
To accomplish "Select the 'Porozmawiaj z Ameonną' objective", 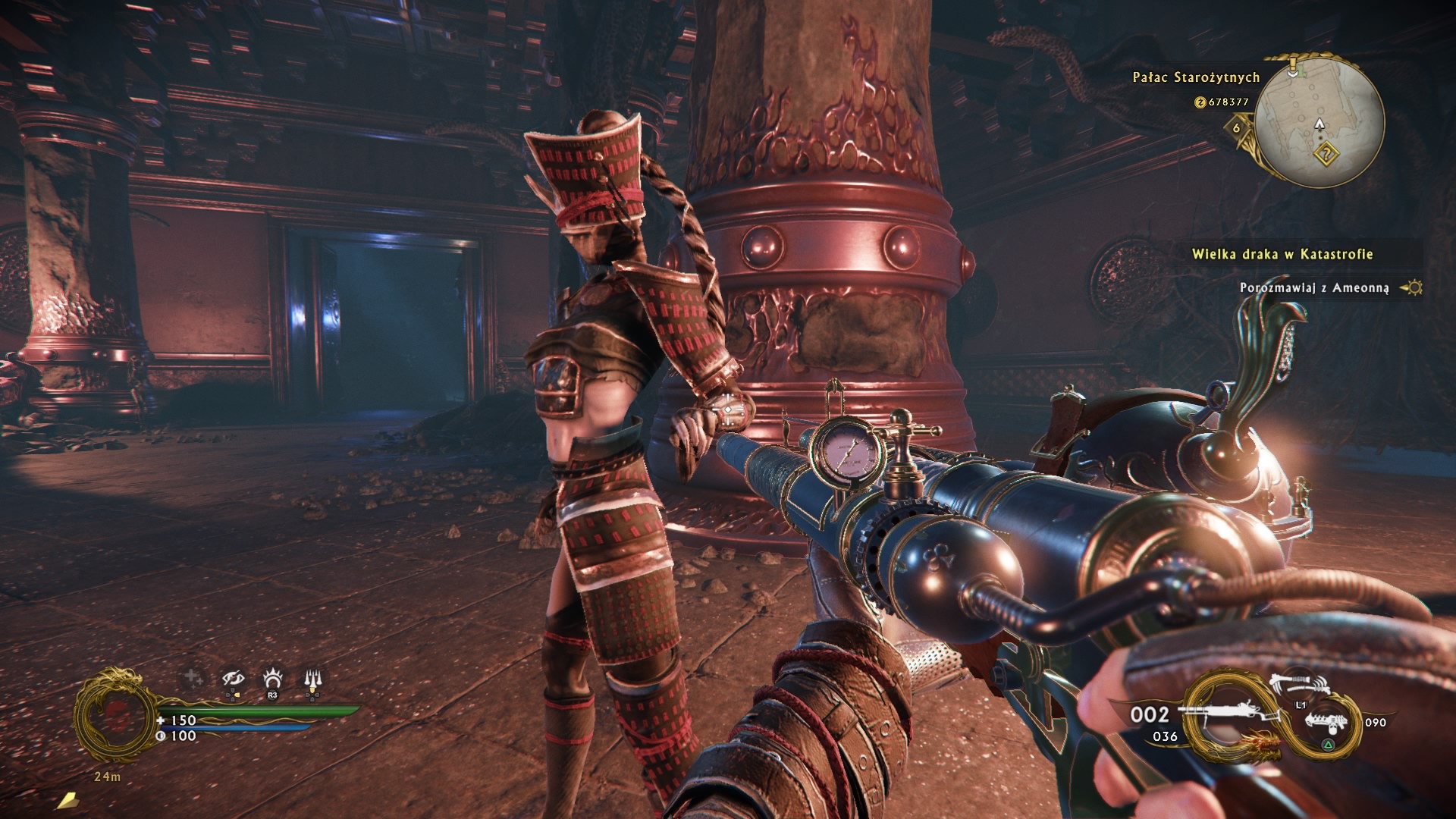I will pos(1313,288).
